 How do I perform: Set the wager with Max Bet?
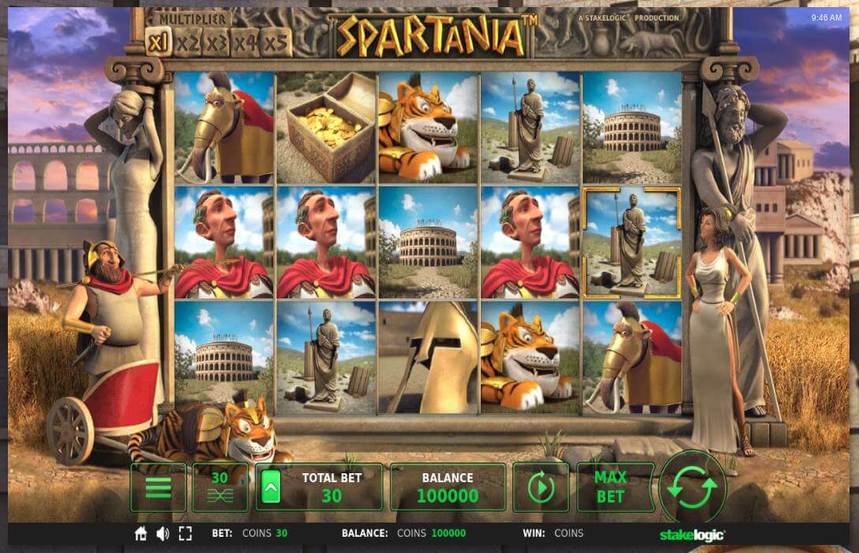610,488
